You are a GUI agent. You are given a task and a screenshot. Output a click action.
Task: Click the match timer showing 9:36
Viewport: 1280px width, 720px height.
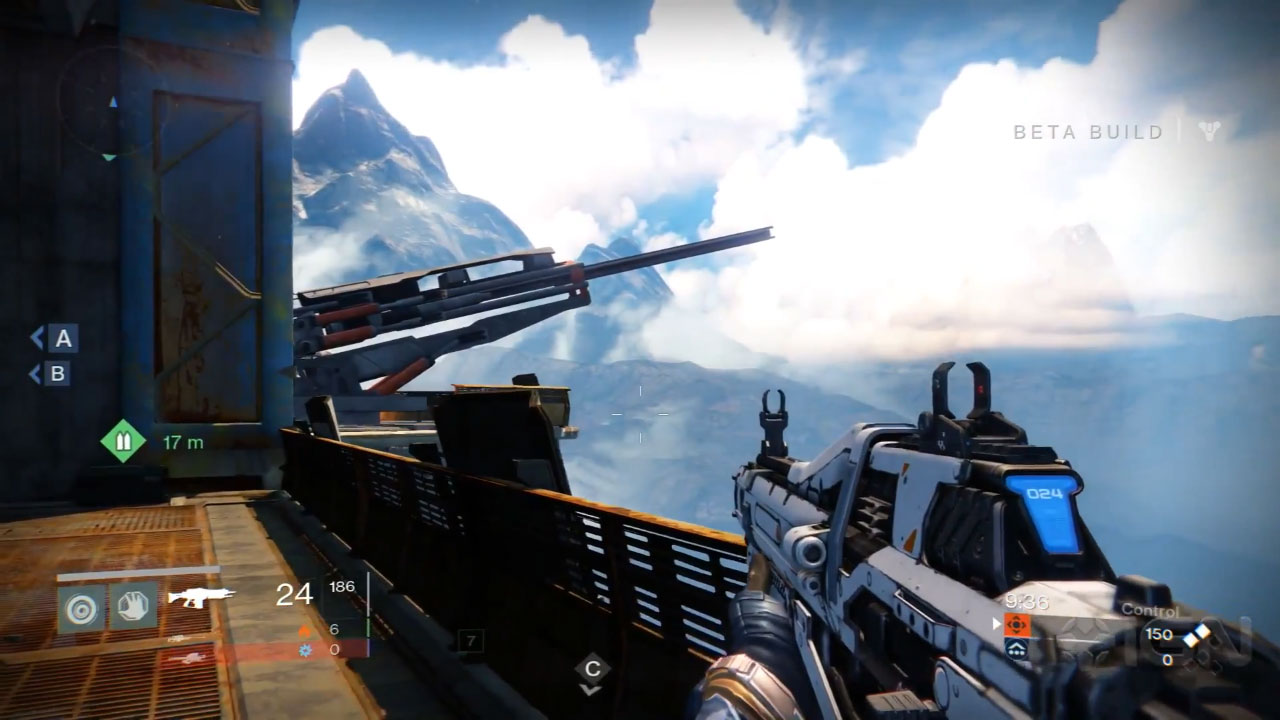tap(1025, 601)
